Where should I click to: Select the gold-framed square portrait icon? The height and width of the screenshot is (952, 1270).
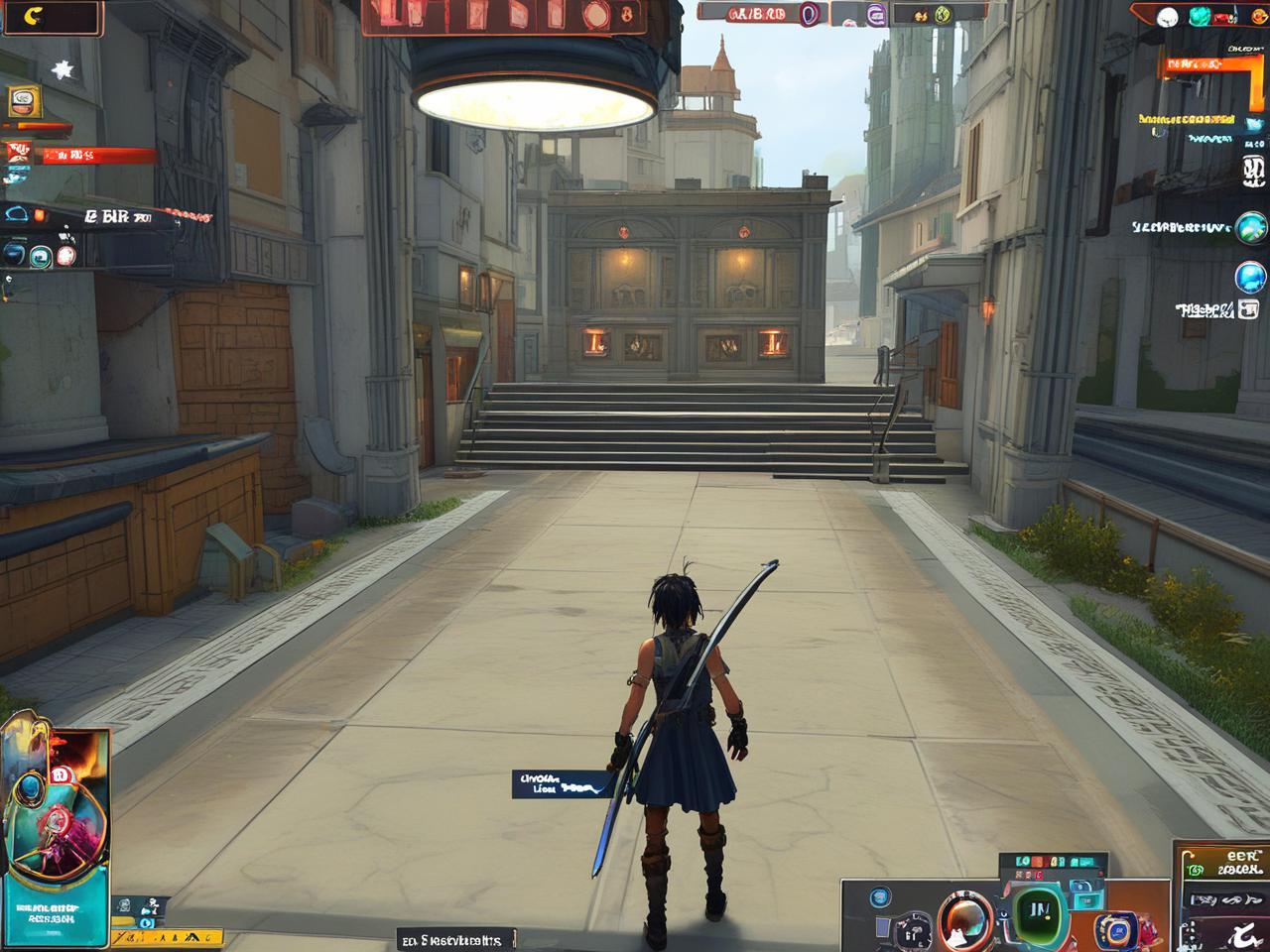(23, 101)
